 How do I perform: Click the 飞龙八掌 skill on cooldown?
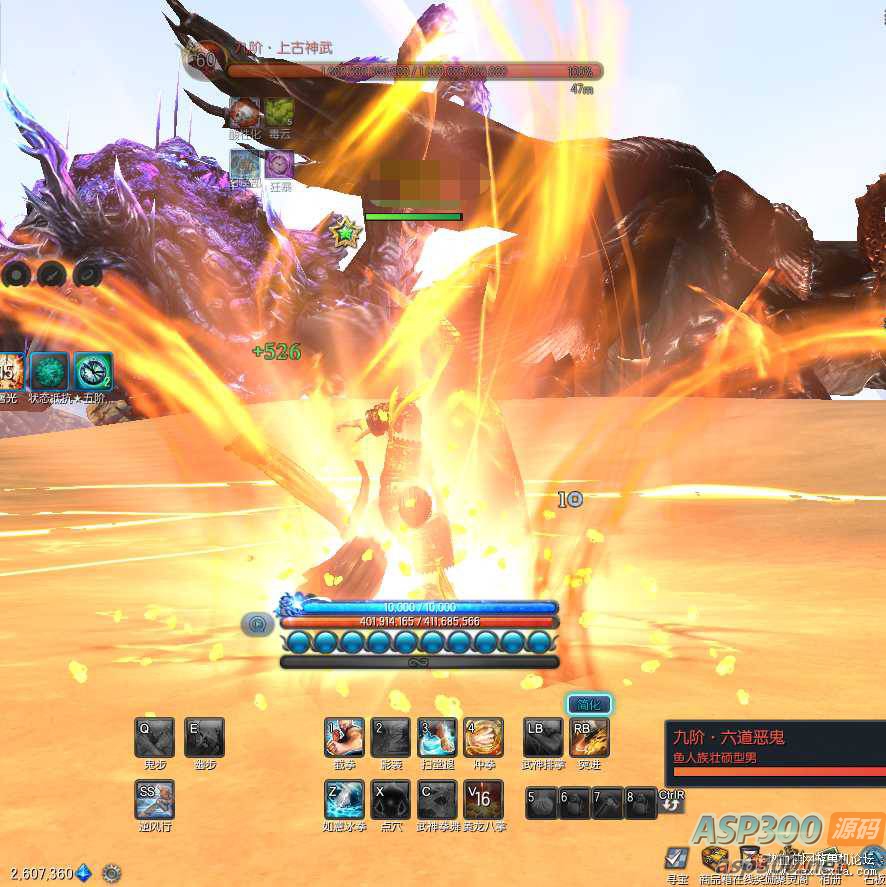pyautogui.click(x=484, y=800)
